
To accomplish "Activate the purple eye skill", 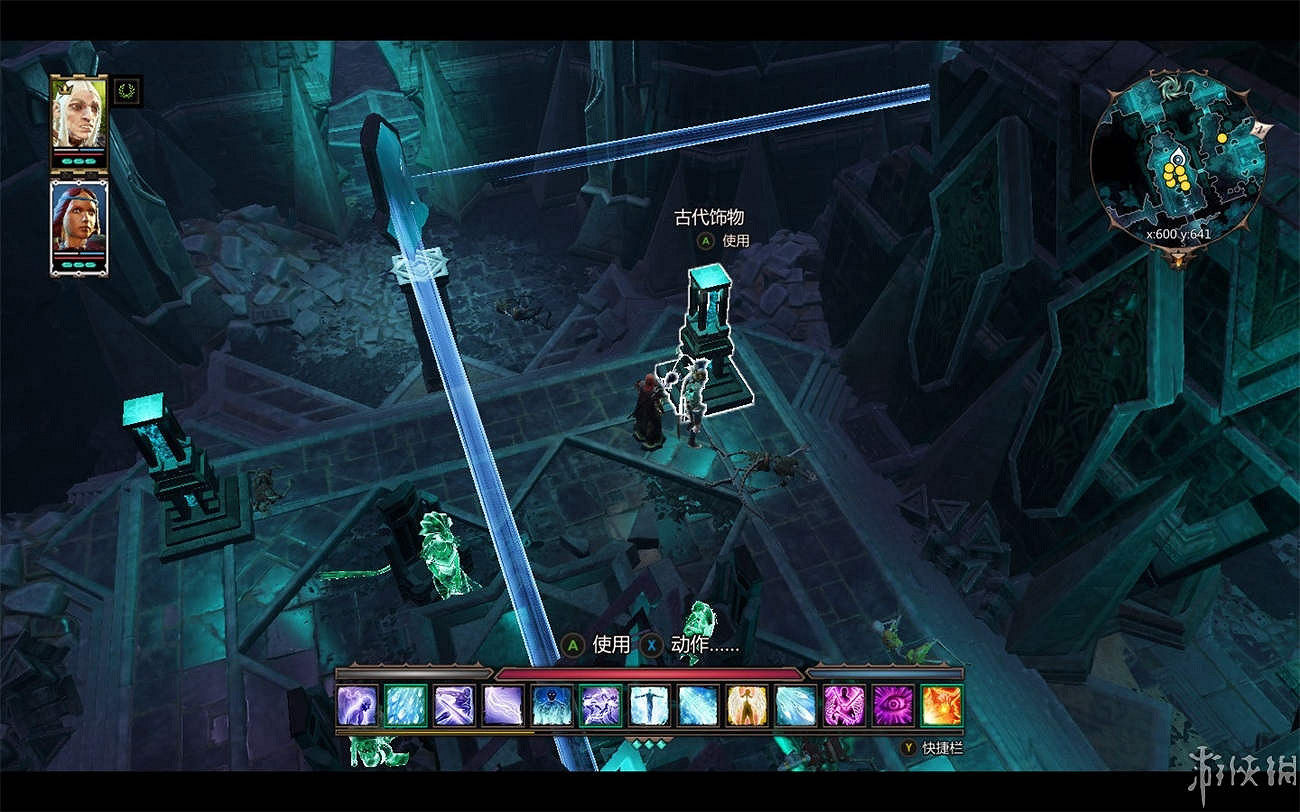I will coord(892,705).
